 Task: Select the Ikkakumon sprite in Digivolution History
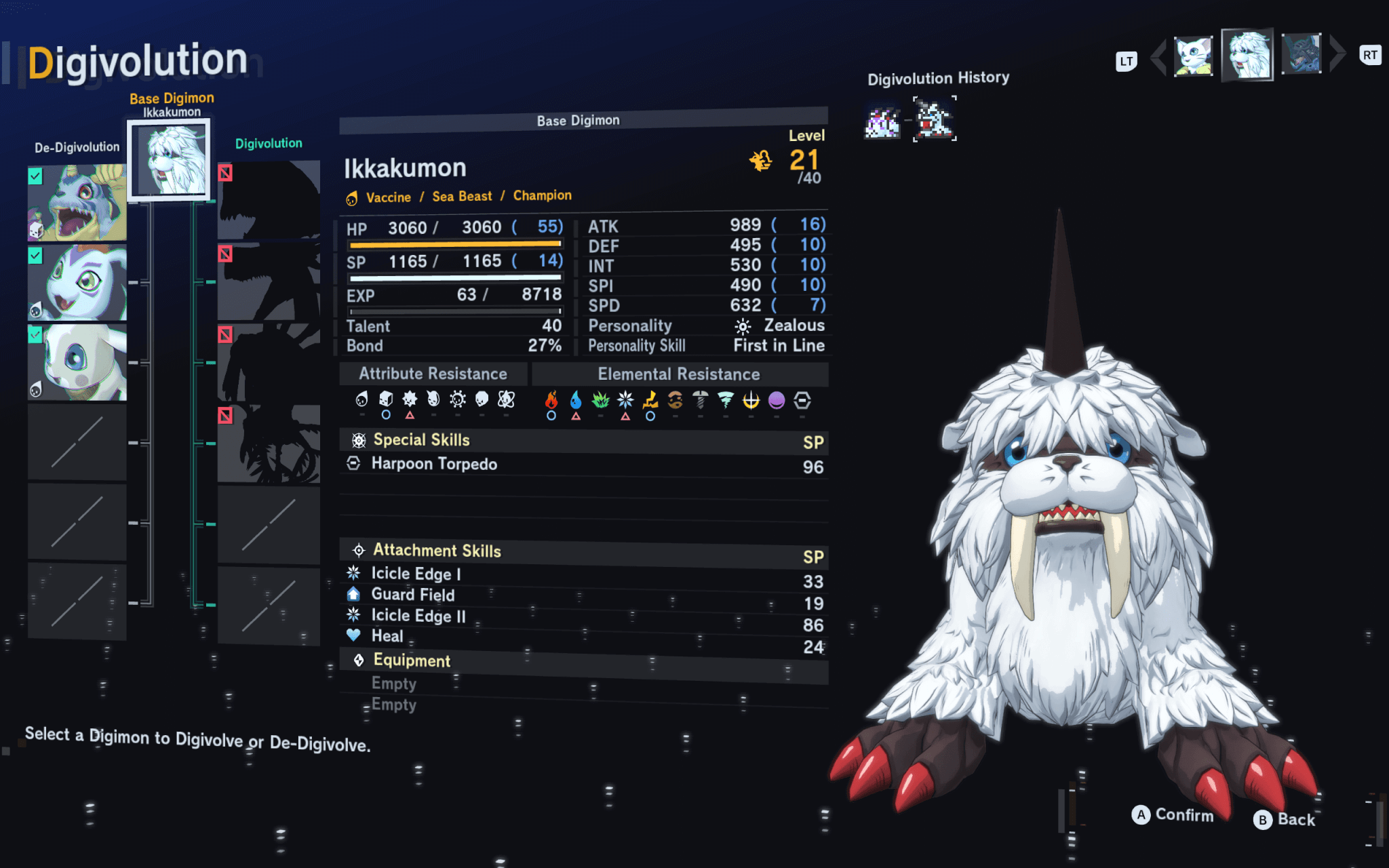(x=935, y=119)
